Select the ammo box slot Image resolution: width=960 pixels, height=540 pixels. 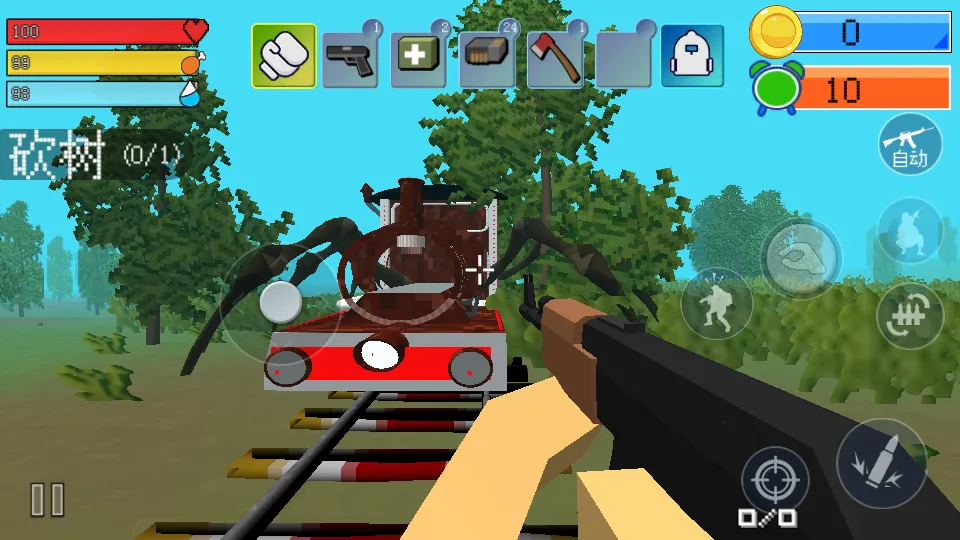pyautogui.click(x=487, y=57)
